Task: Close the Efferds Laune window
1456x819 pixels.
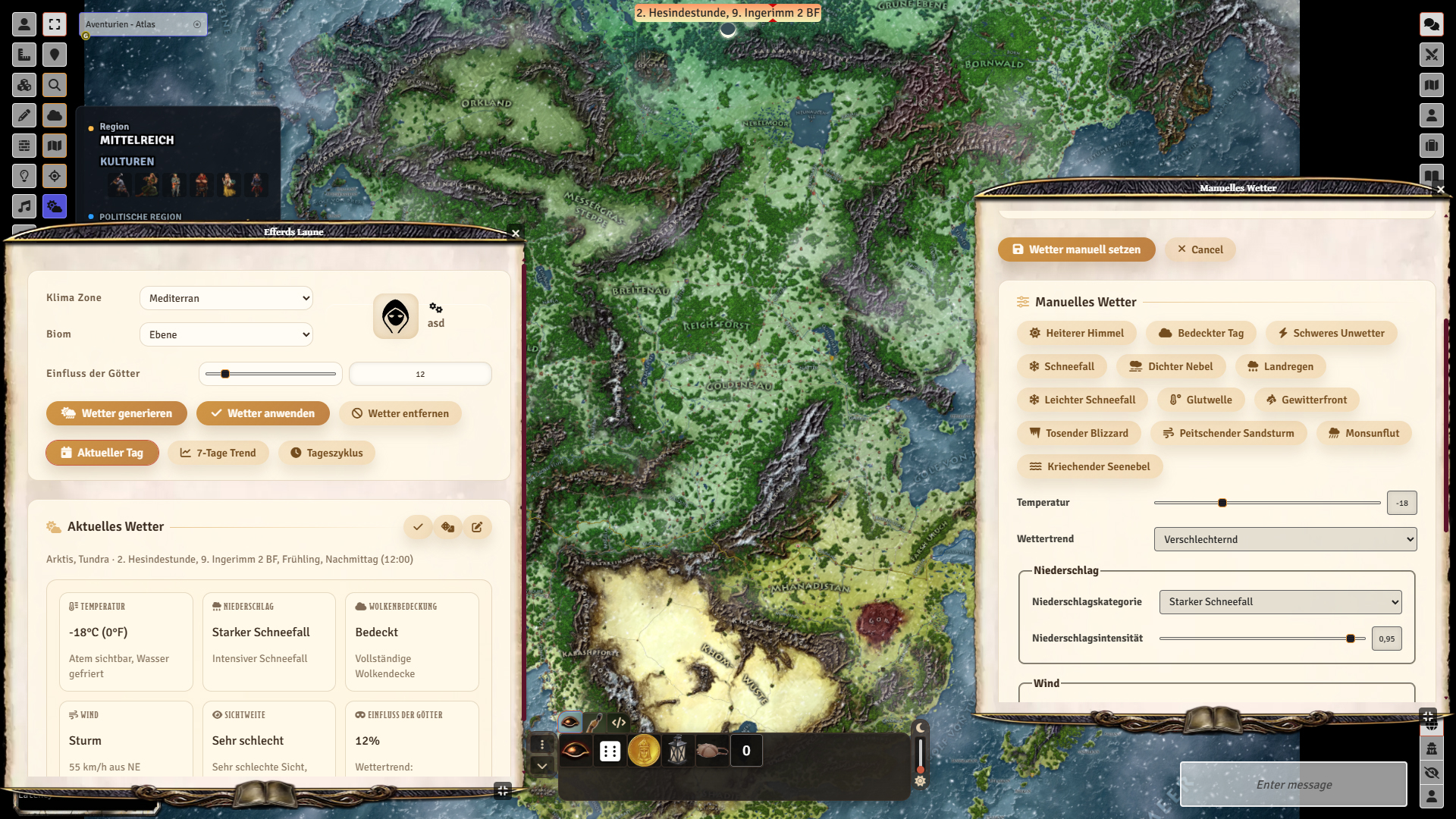Action: pyautogui.click(x=516, y=233)
